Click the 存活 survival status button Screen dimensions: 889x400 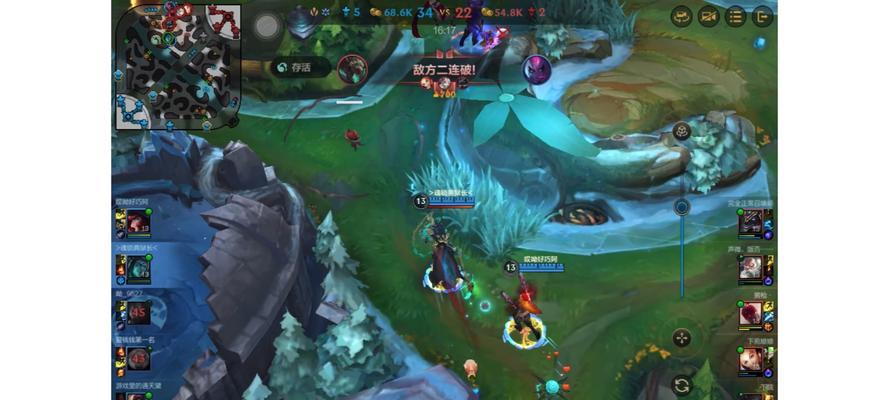[296, 67]
